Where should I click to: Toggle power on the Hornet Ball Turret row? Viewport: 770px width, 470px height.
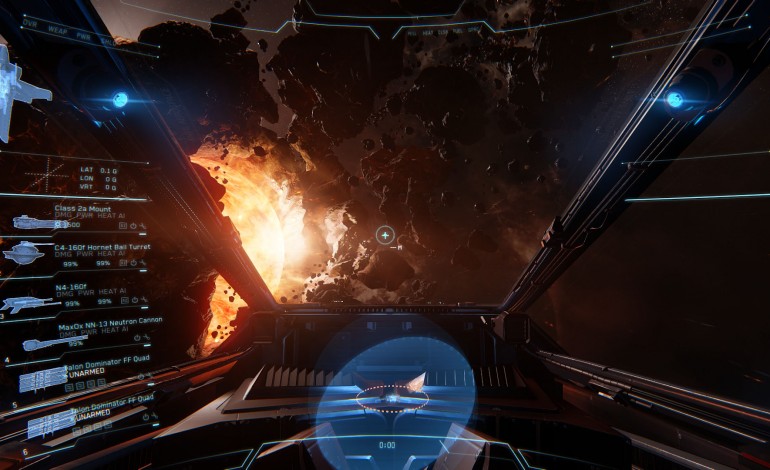135,264
